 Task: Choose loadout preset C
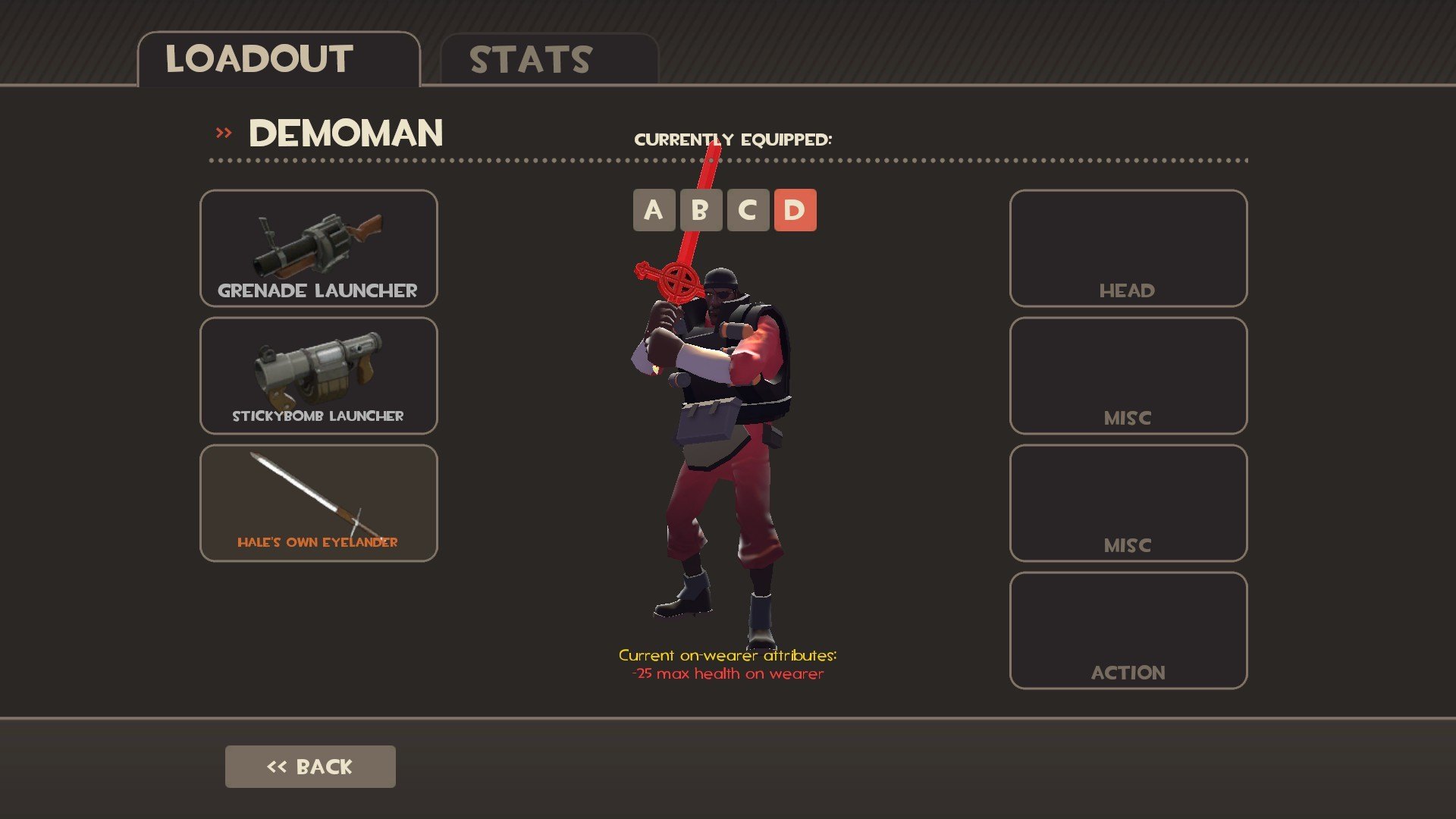point(748,210)
